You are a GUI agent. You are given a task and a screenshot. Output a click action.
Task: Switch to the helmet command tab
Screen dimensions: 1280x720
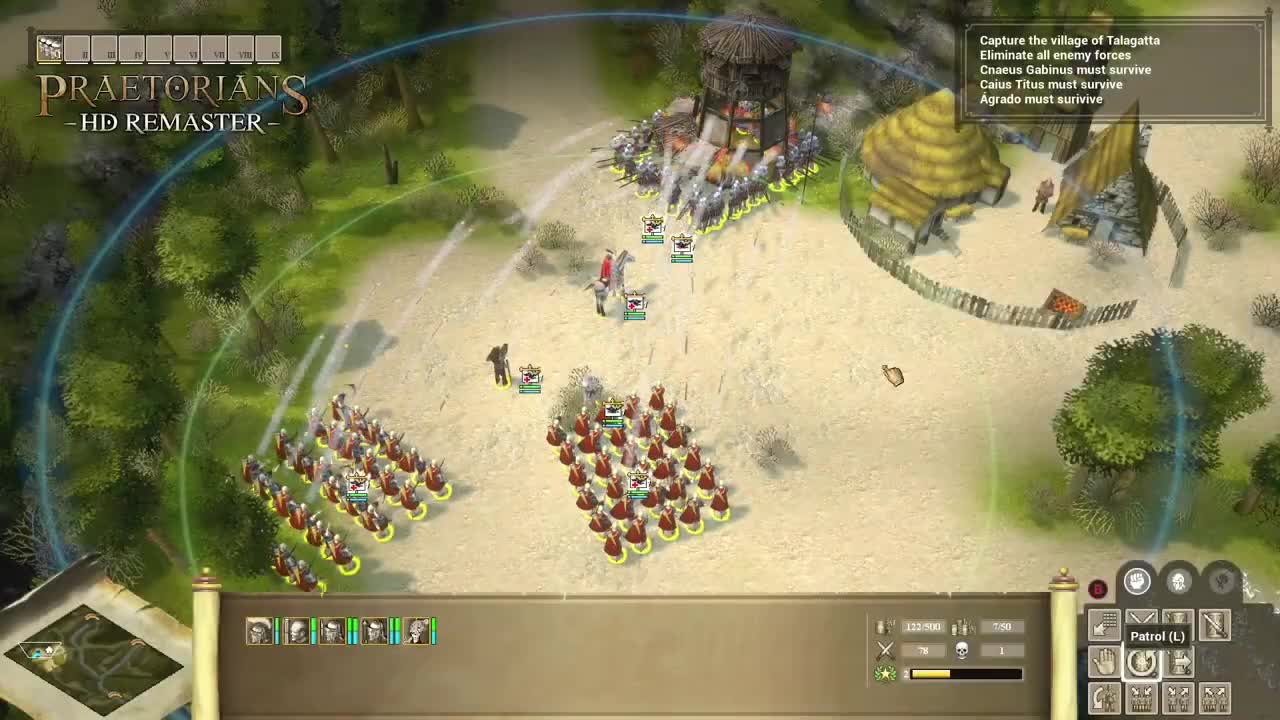pos(1179,581)
